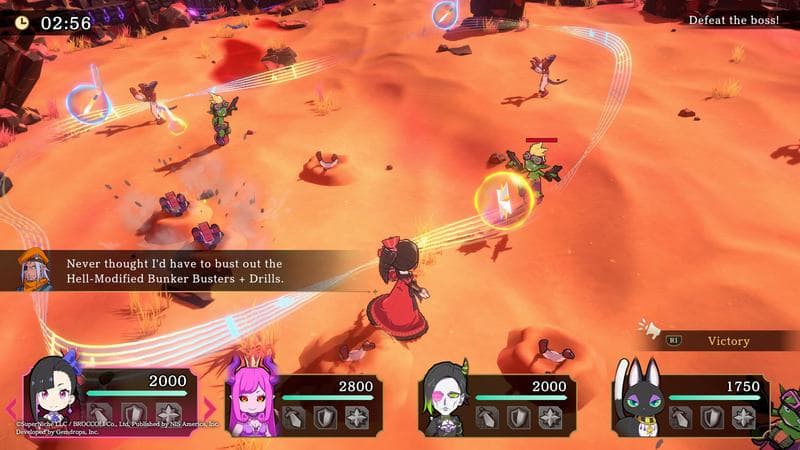
Task: Use the star skill of the pink-haired girl
Action: tap(357, 417)
